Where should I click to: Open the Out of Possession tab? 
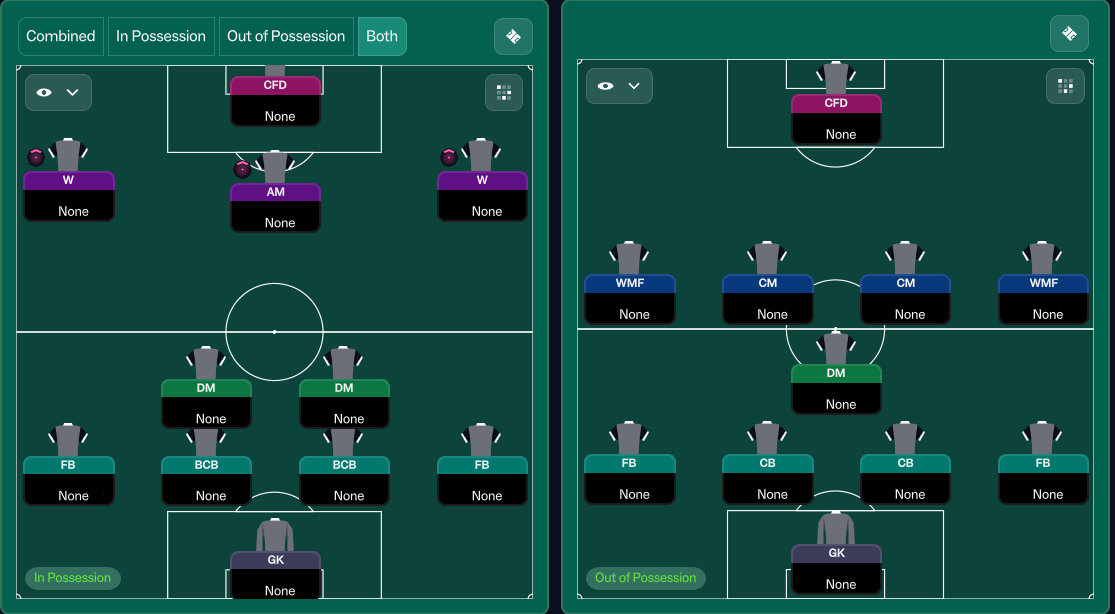point(286,36)
